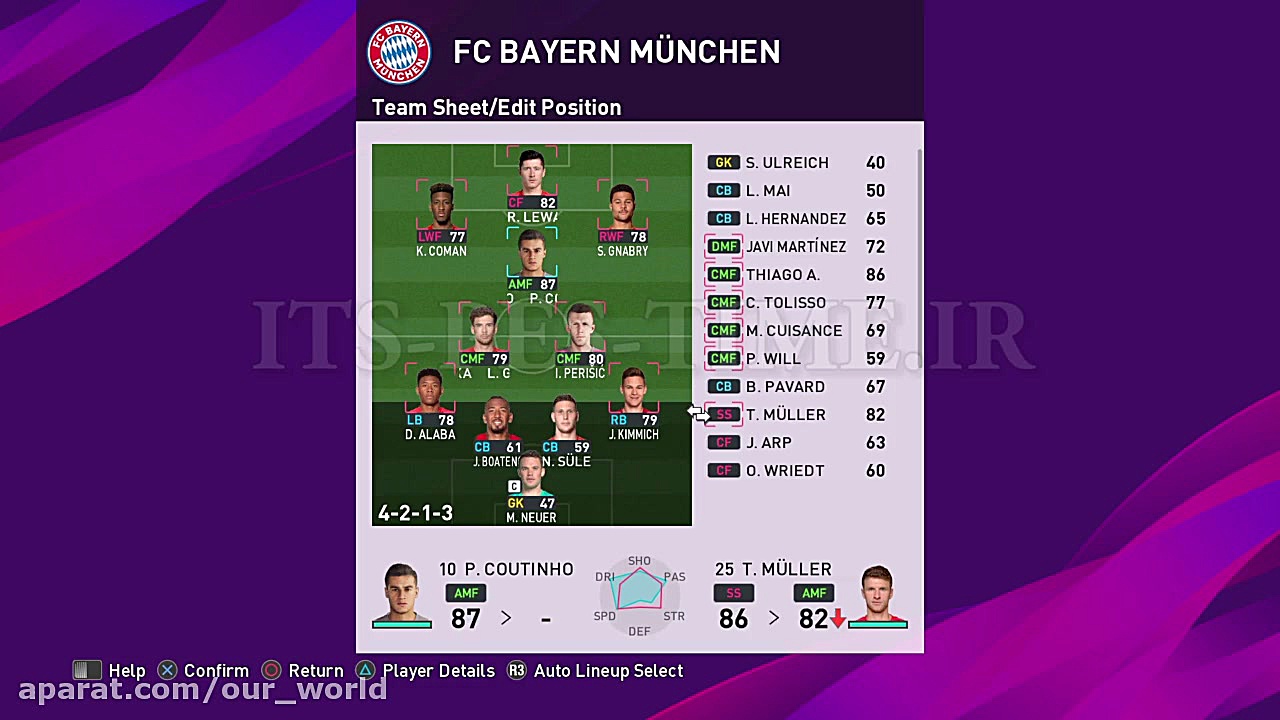Pick N. Süle at centre back
1280x720 pixels.
pyautogui.click(x=565, y=422)
